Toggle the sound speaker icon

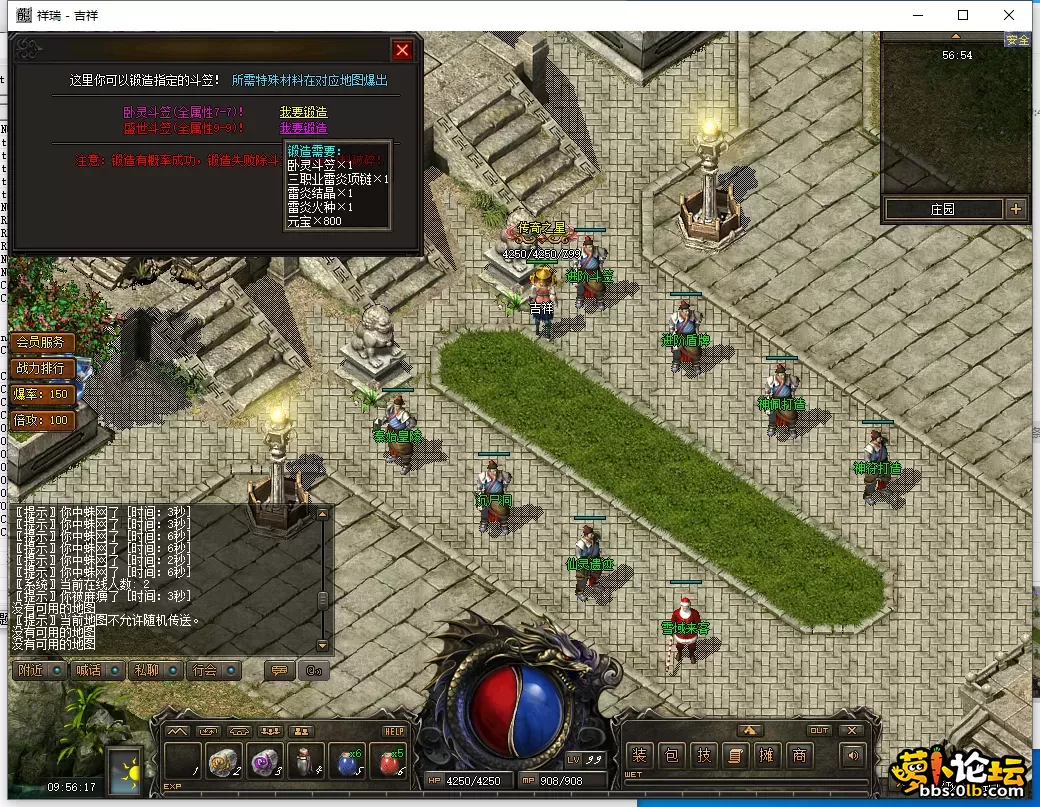(853, 756)
